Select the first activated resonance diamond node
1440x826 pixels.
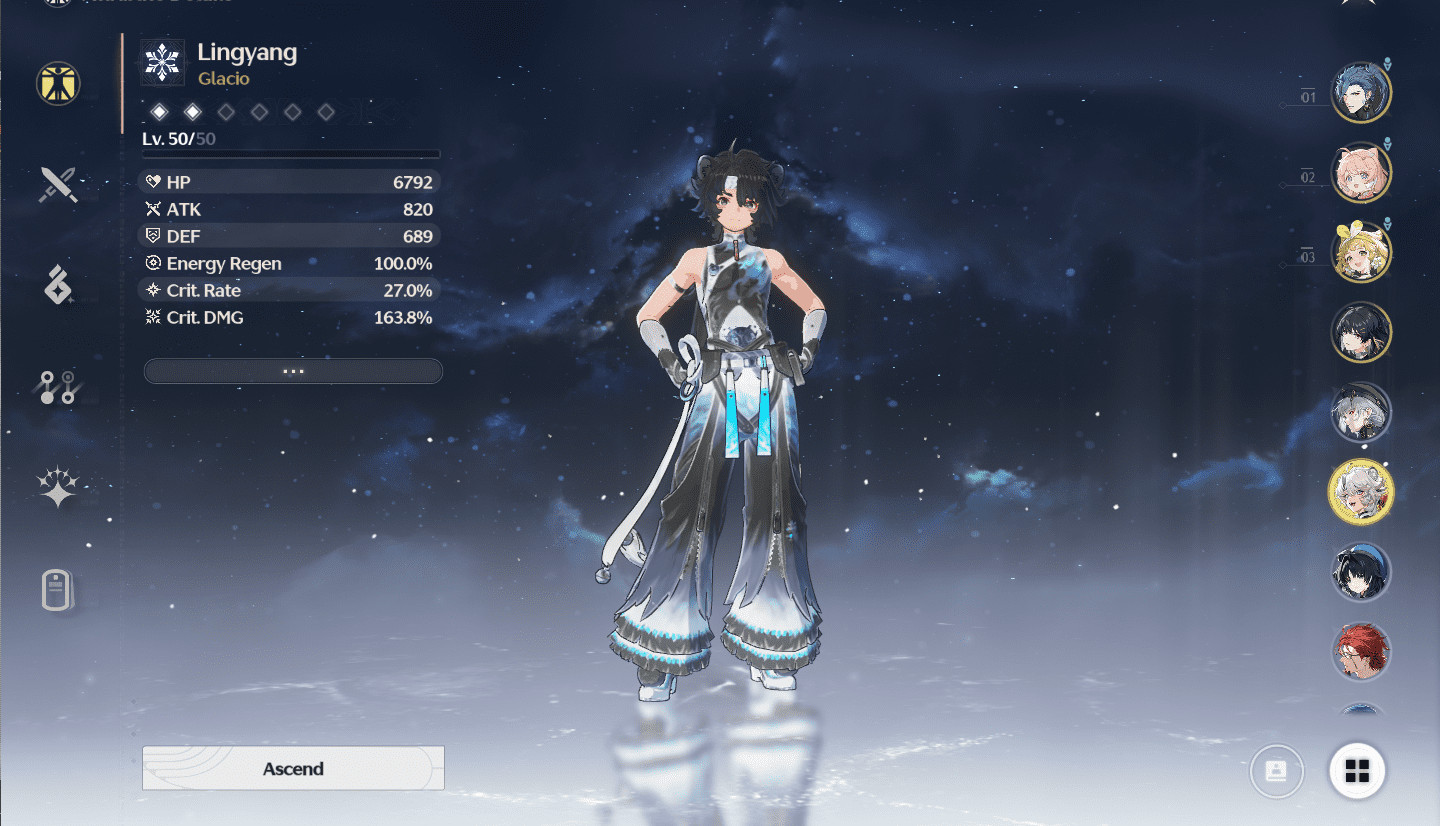159,112
